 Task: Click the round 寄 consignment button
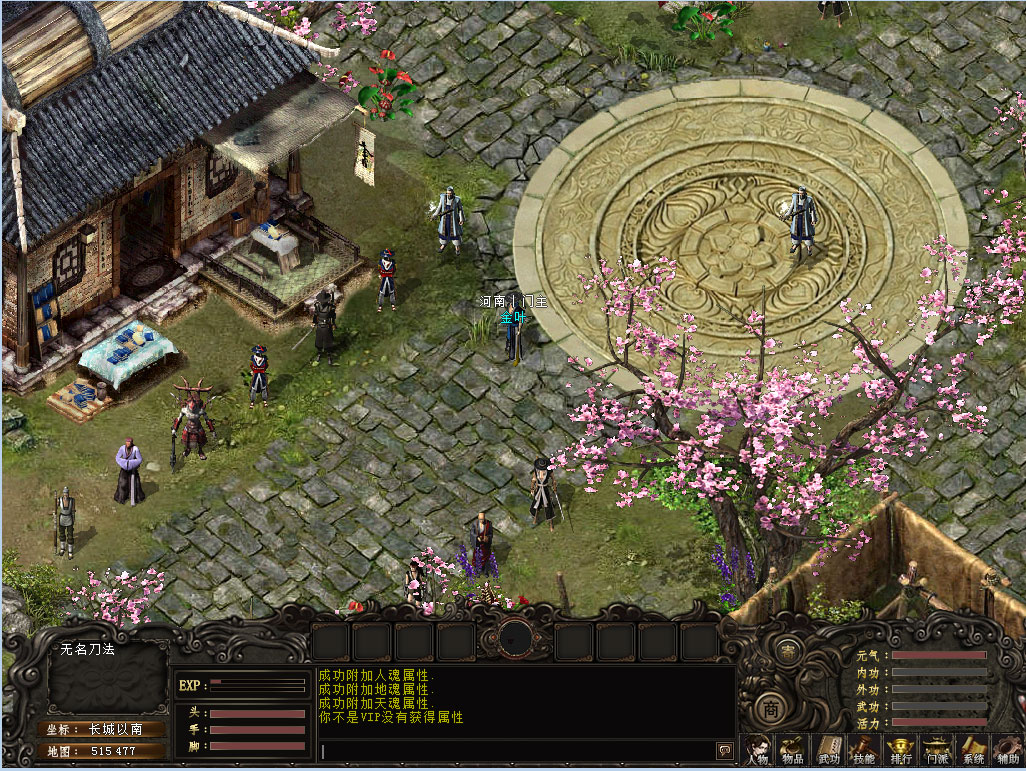[789, 651]
